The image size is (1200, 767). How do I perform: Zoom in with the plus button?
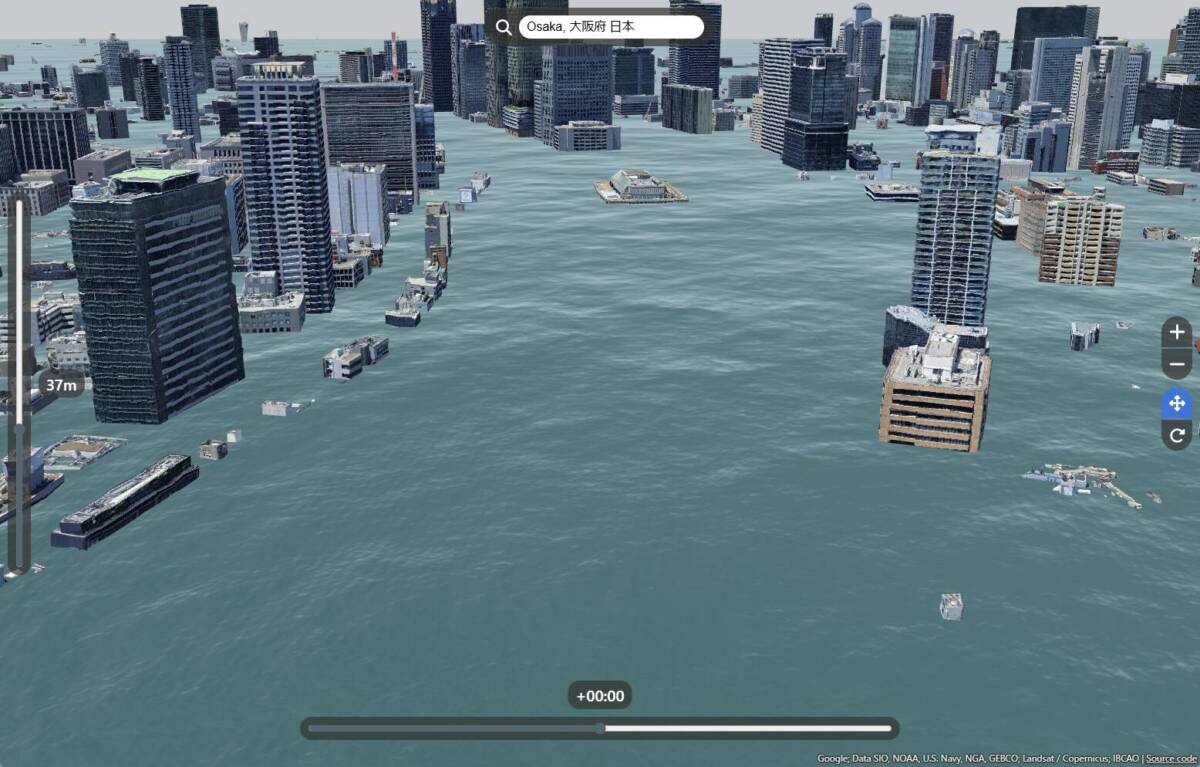click(x=1177, y=331)
